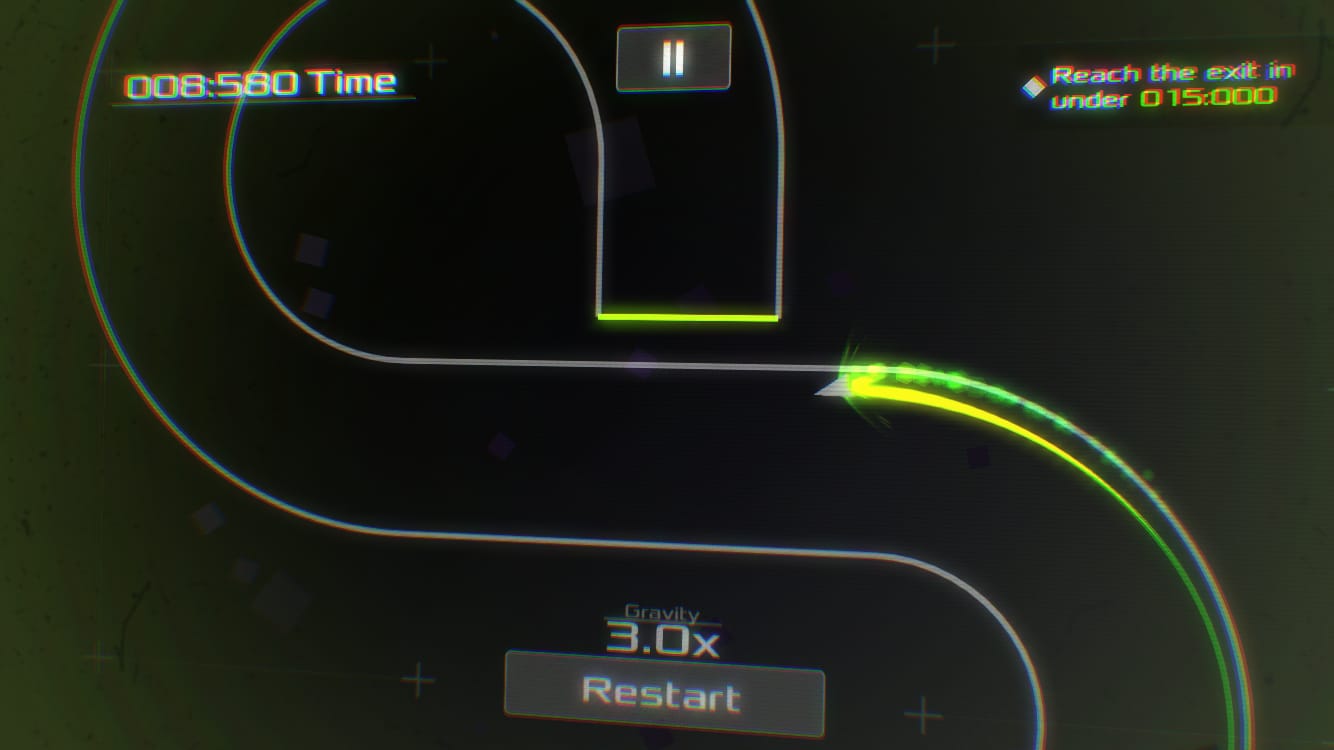The width and height of the screenshot is (1334, 750).
Task: Tap the green exit line inside the chute
Action: tap(688, 317)
